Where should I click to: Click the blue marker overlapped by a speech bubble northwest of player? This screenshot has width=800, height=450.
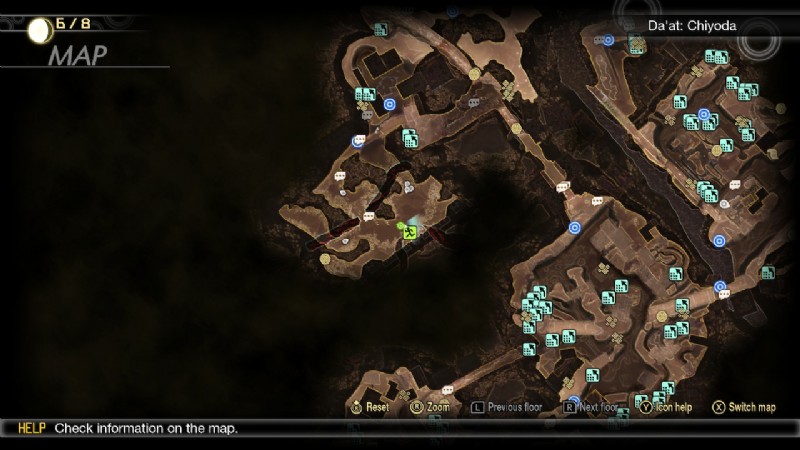click(358, 141)
